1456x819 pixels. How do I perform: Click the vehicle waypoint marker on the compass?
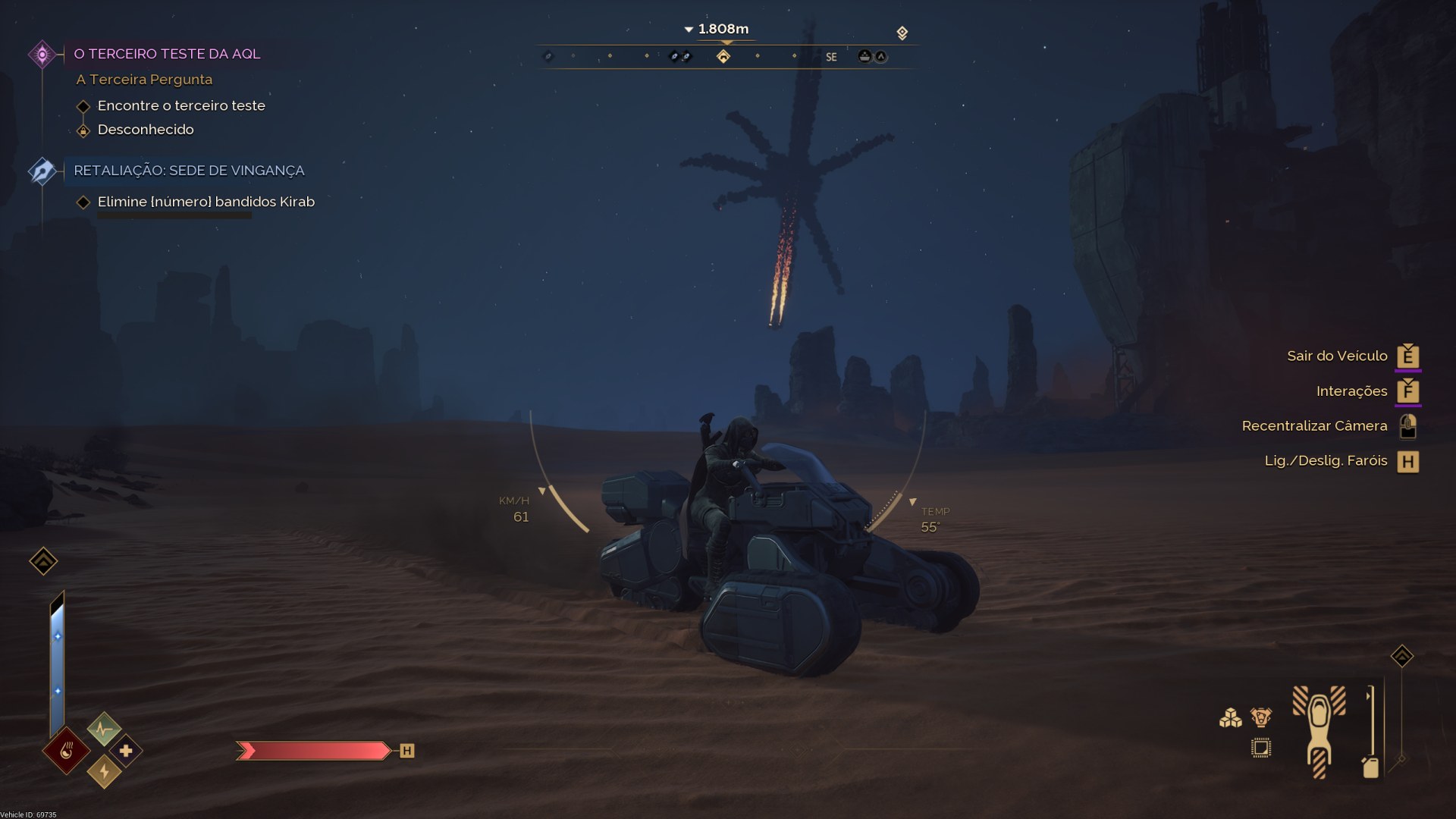tap(864, 56)
